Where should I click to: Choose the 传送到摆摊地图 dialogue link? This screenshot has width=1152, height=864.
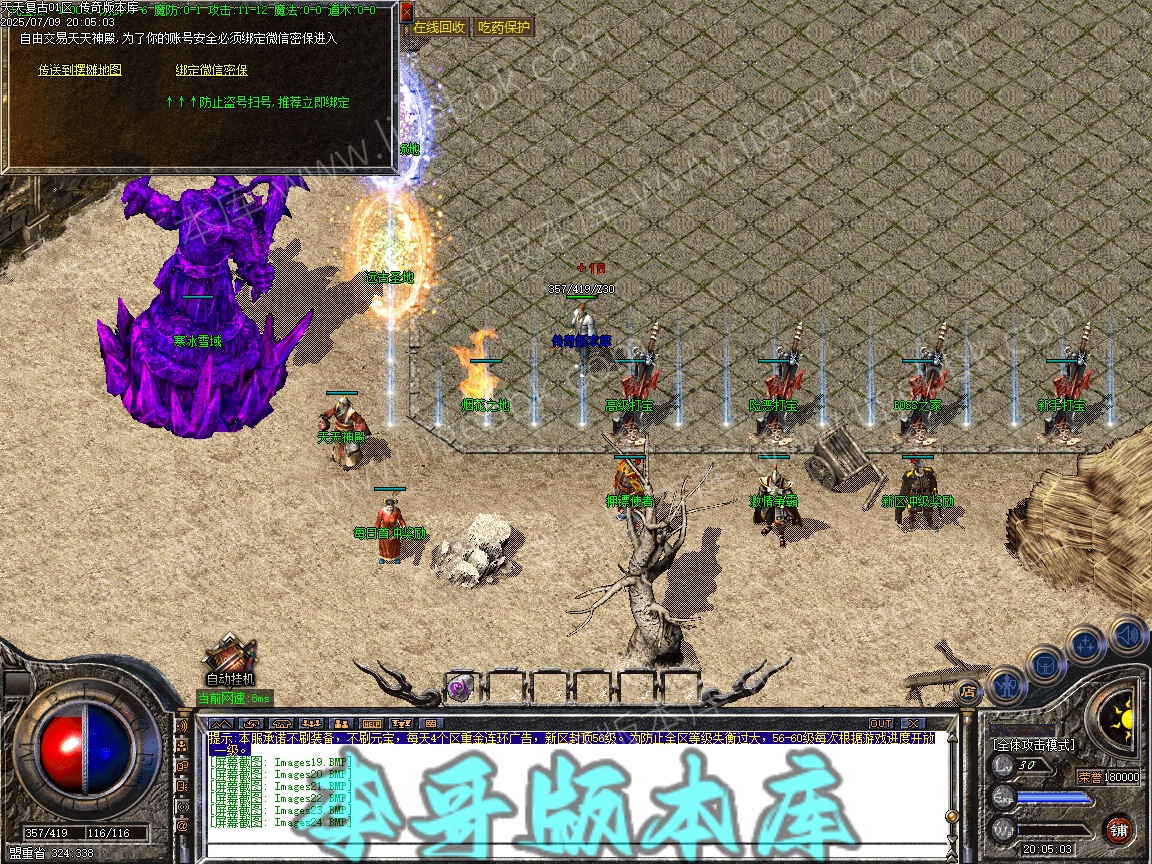tap(80, 70)
